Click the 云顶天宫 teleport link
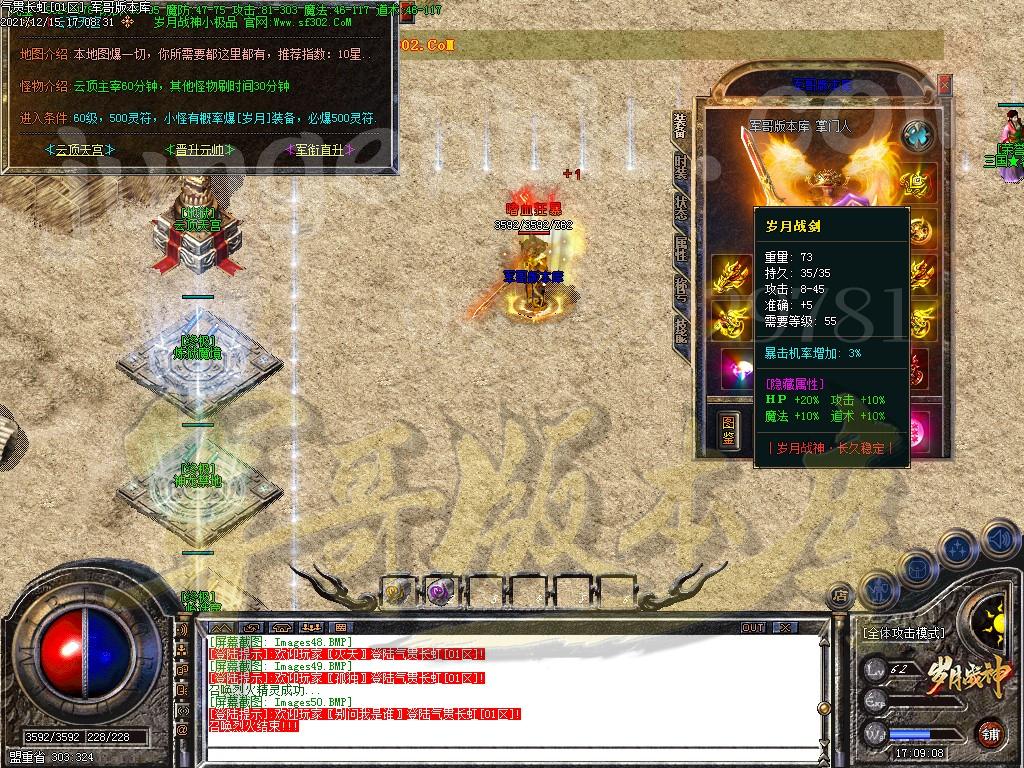 coord(81,150)
